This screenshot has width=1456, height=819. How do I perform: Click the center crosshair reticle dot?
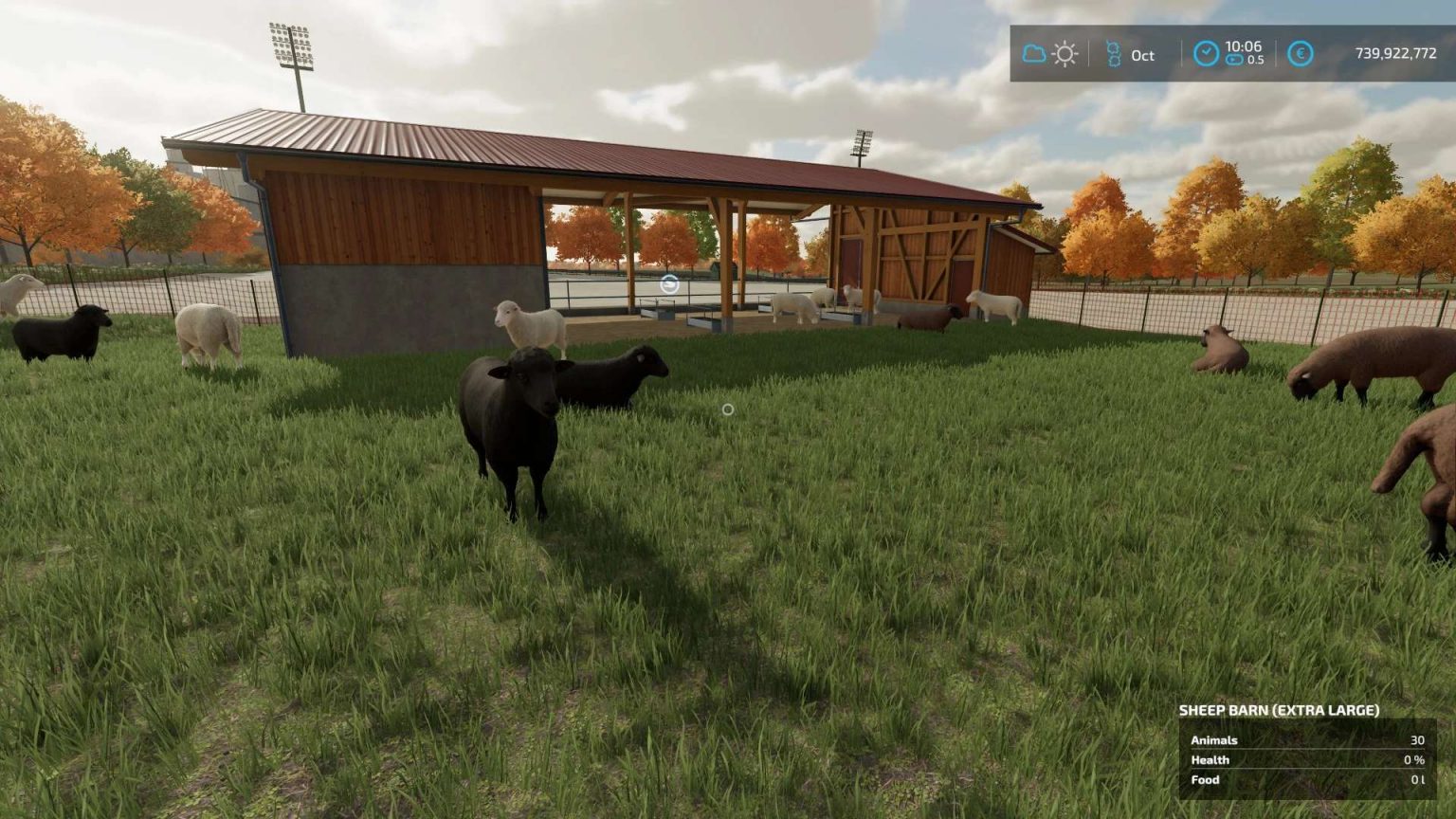pos(727,409)
